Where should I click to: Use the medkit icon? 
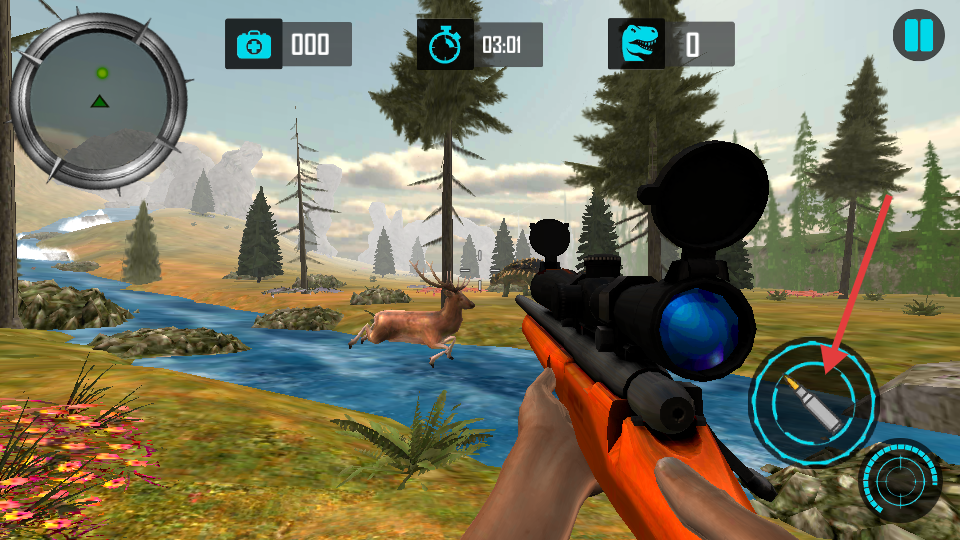click(x=253, y=45)
